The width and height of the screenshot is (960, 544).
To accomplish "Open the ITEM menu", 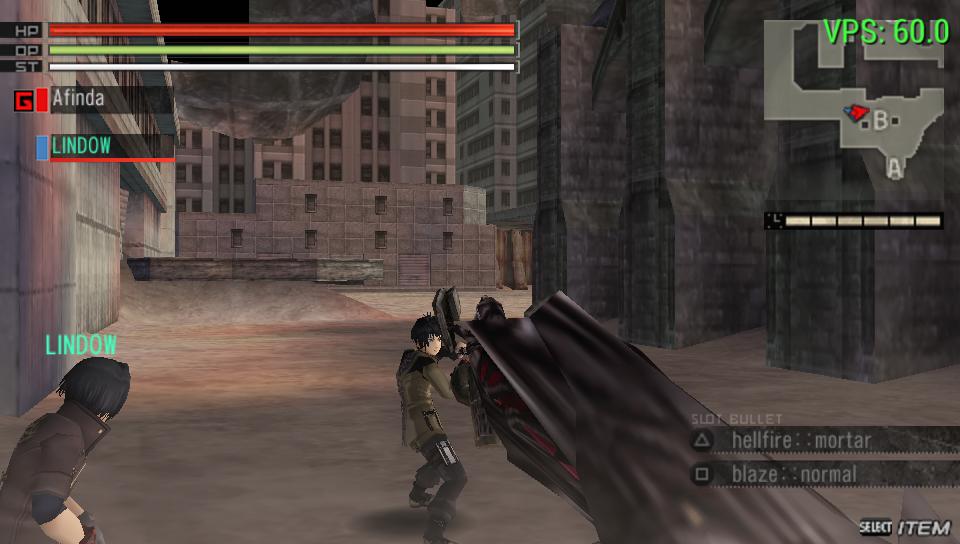I will 905,527.
